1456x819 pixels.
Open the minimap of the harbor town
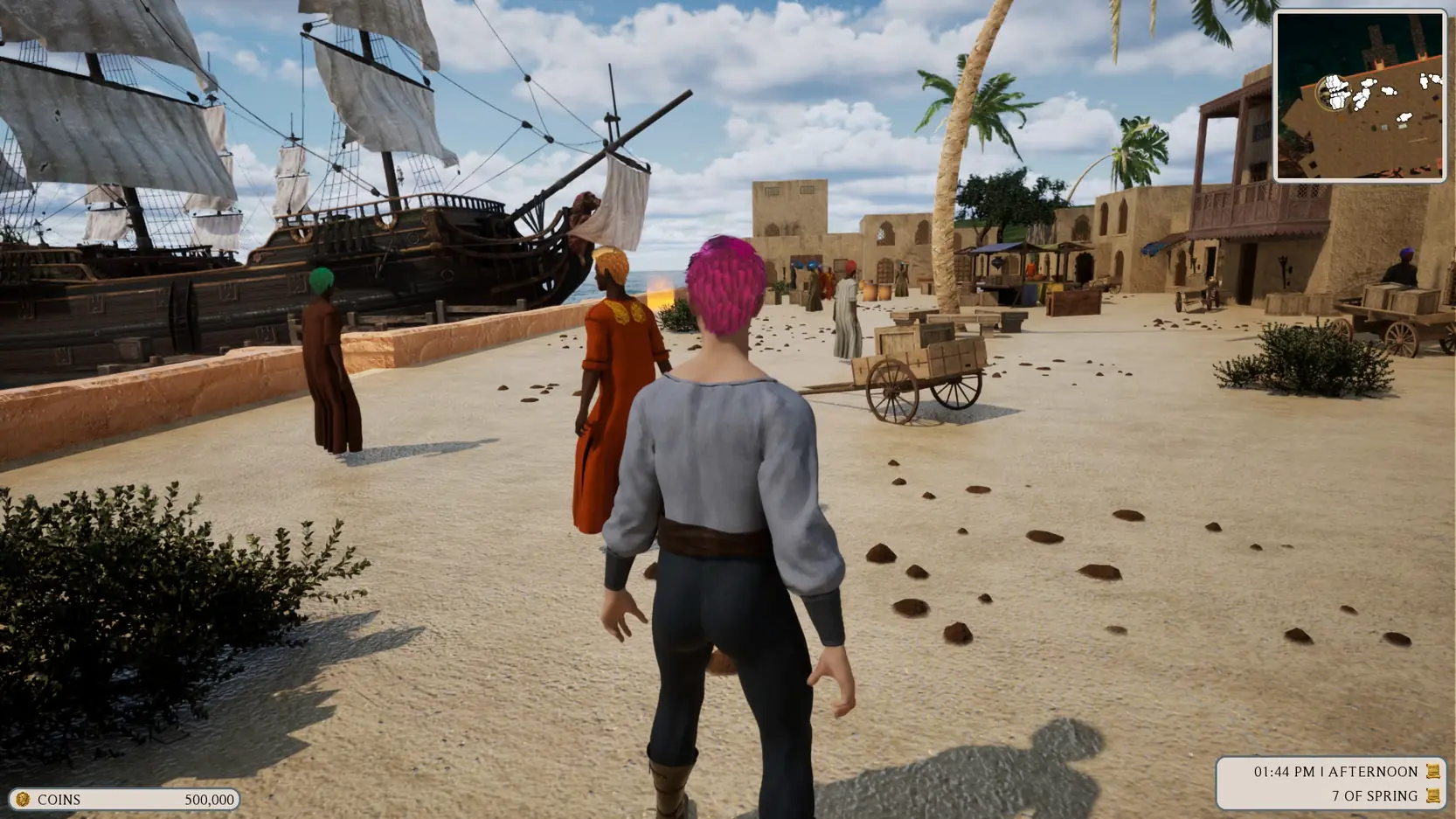coord(1359,95)
